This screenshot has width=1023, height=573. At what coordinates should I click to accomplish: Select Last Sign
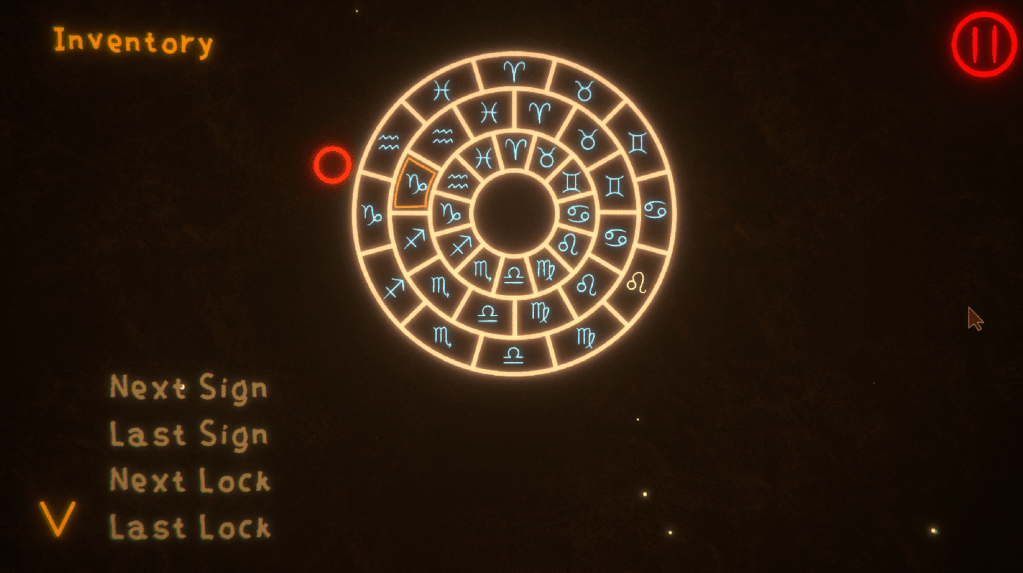[x=189, y=435]
